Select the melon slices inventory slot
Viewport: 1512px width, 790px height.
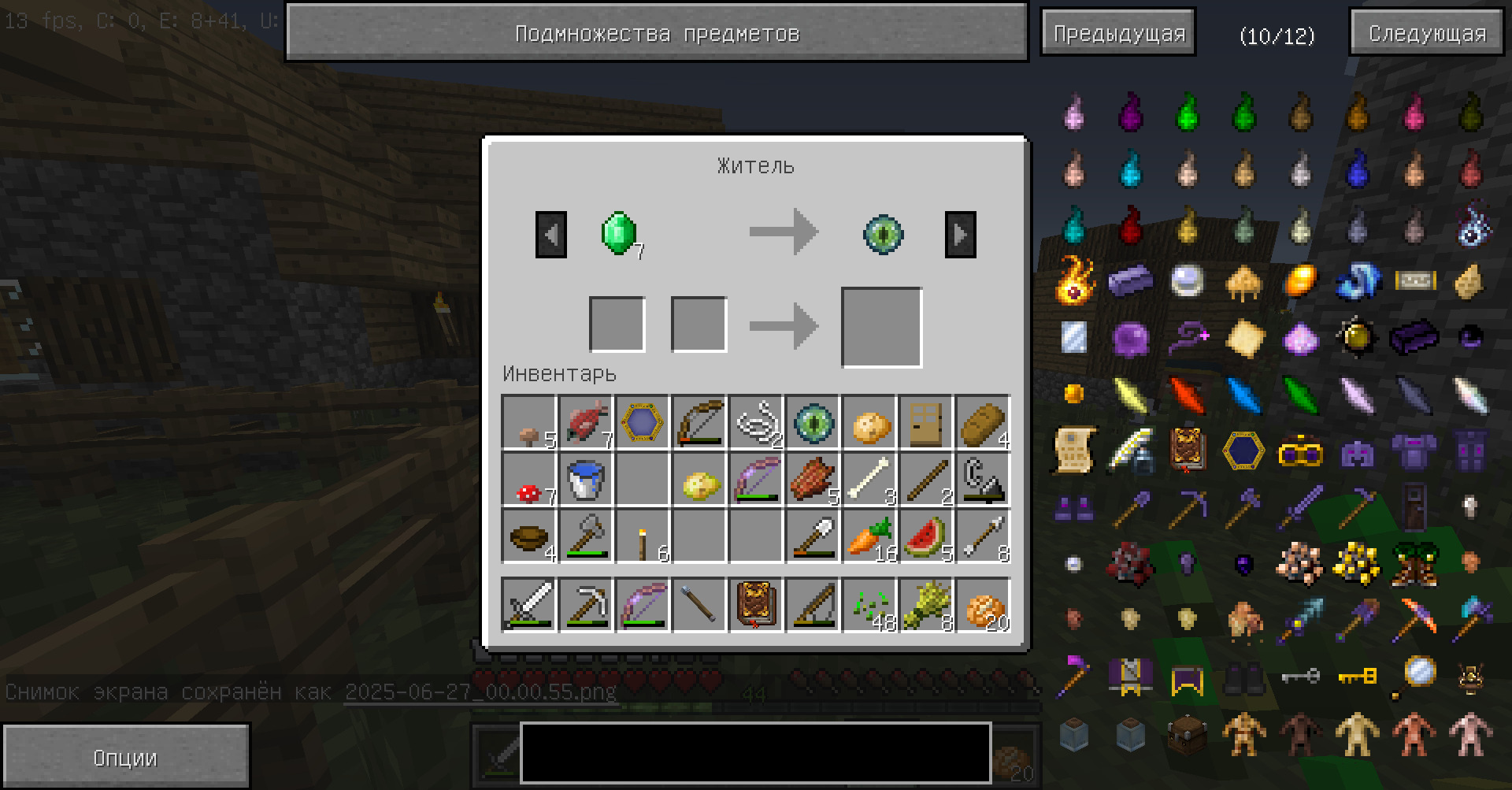(x=926, y=536)
